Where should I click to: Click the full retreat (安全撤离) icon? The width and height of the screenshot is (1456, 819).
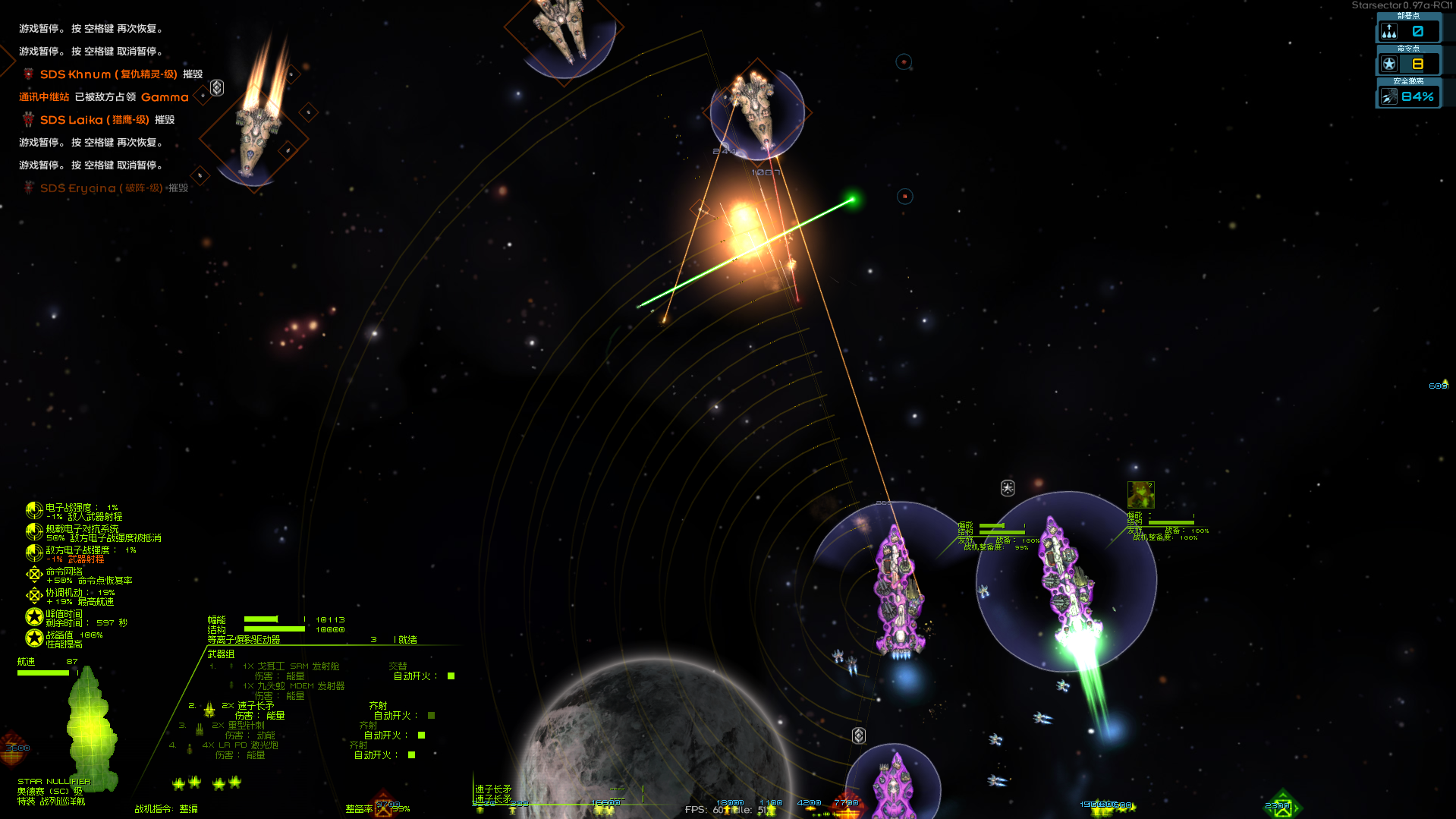click(1389, 96)
